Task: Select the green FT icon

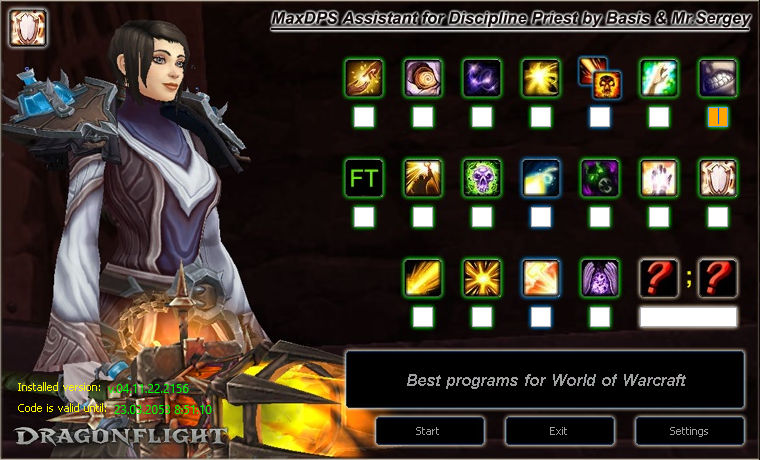Action: 363,178
